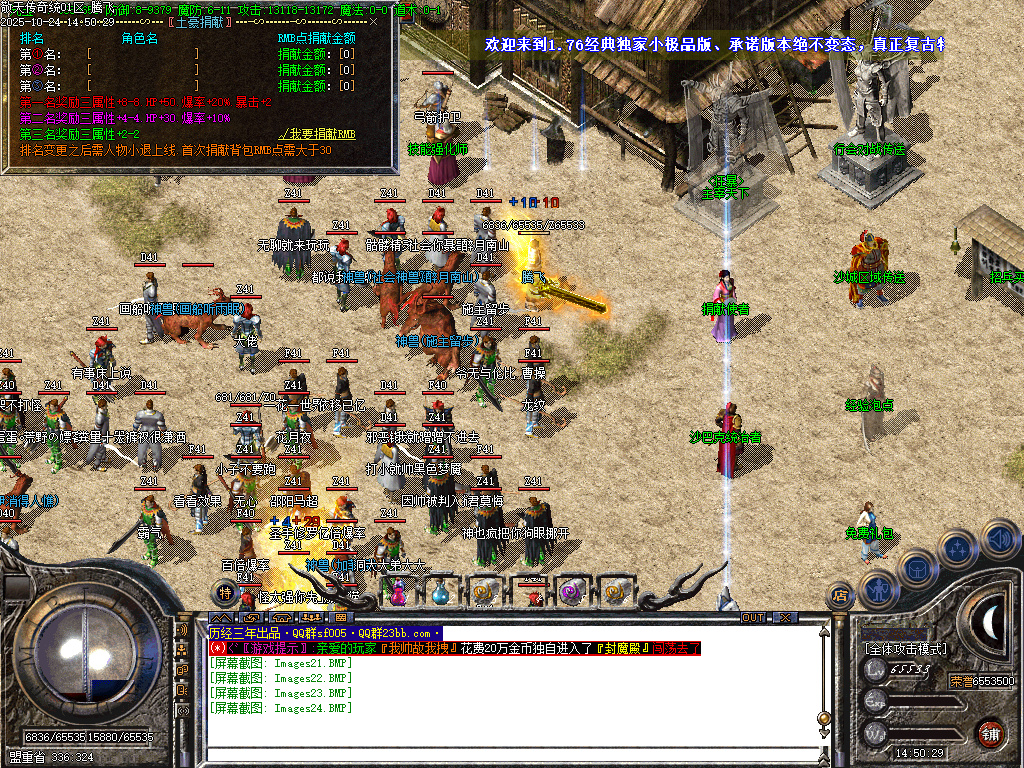
Task: Click the red 铺 stall button
Action: pyautogui.click(x=990, y=732)
